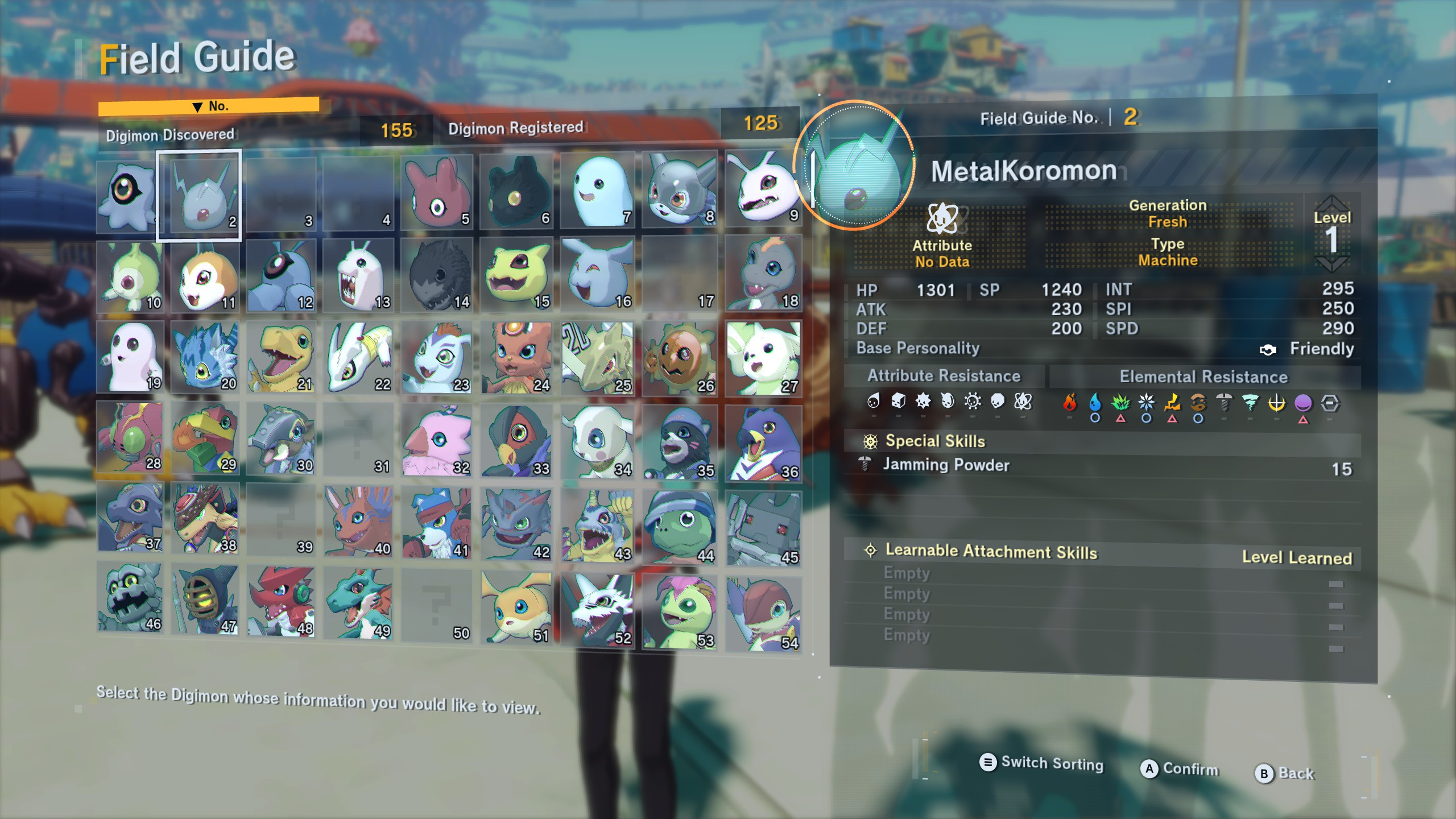Image resolution: width=1456 pixels, height=819 pixels.
Task: Pick Field Guide entry number 5
Action: [x=437, y=192]
